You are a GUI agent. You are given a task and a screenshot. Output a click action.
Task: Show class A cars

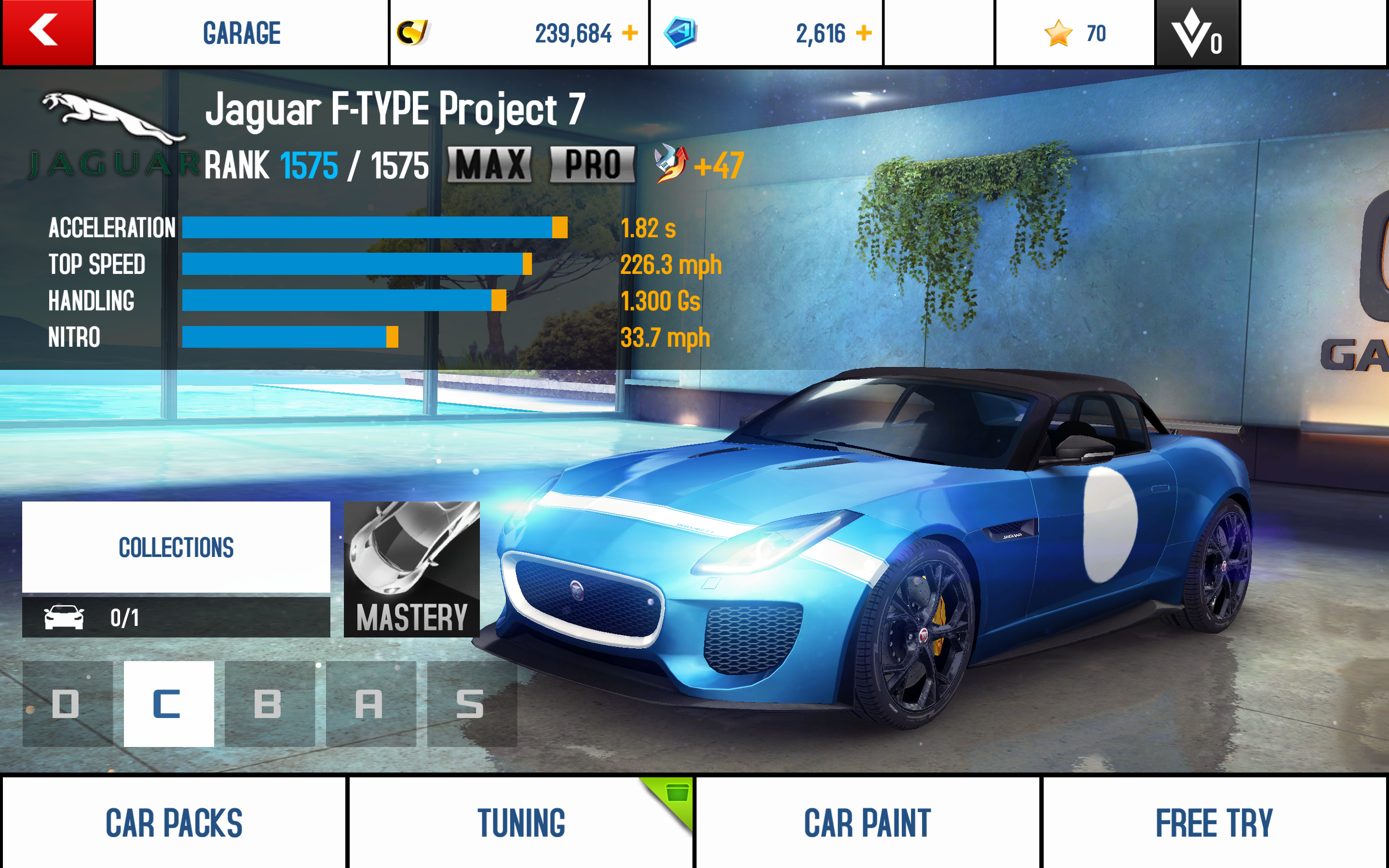[370, 703]
